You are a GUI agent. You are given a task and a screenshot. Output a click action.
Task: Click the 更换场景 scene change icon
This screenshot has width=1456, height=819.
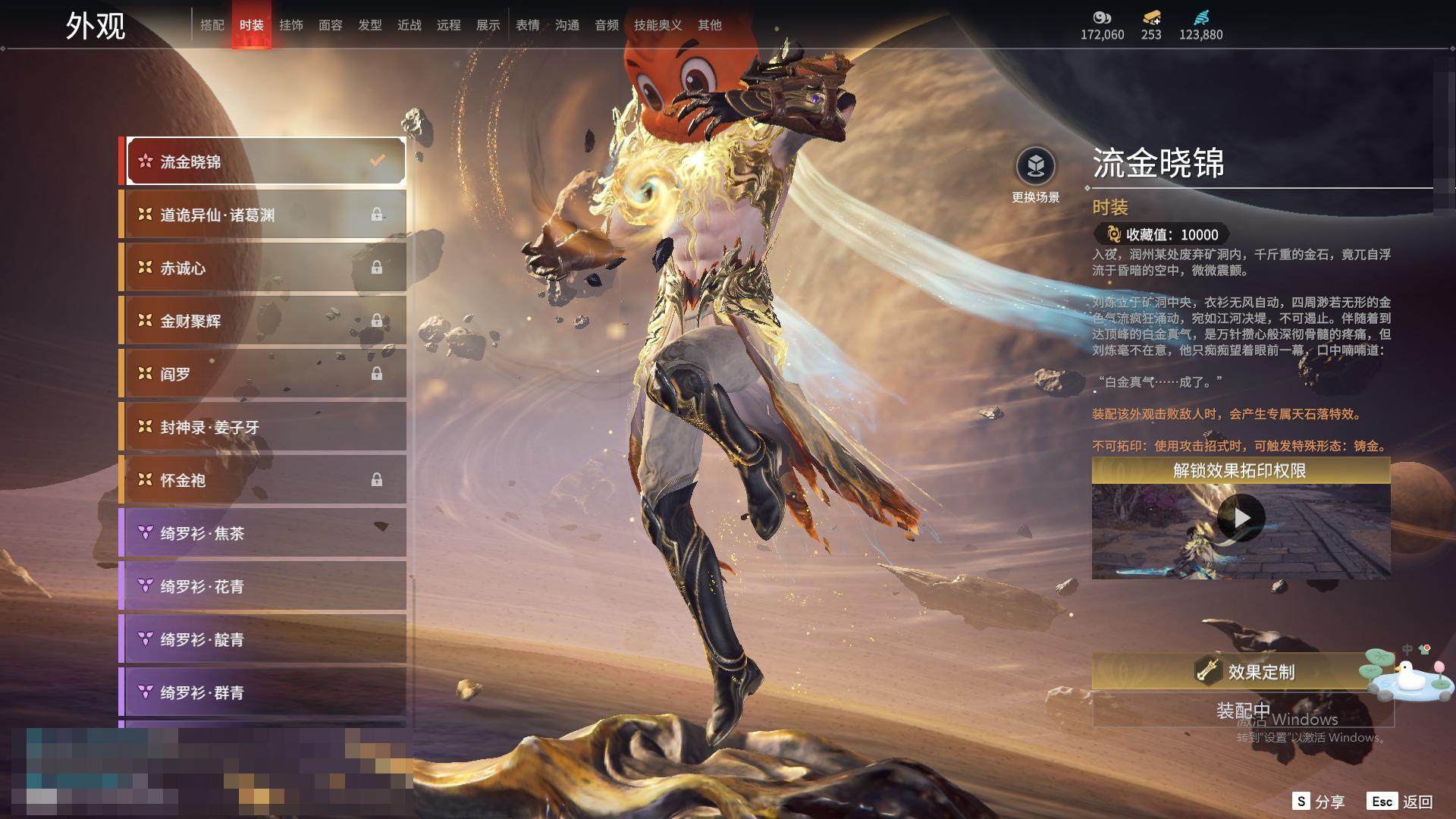coord(1035,166)
